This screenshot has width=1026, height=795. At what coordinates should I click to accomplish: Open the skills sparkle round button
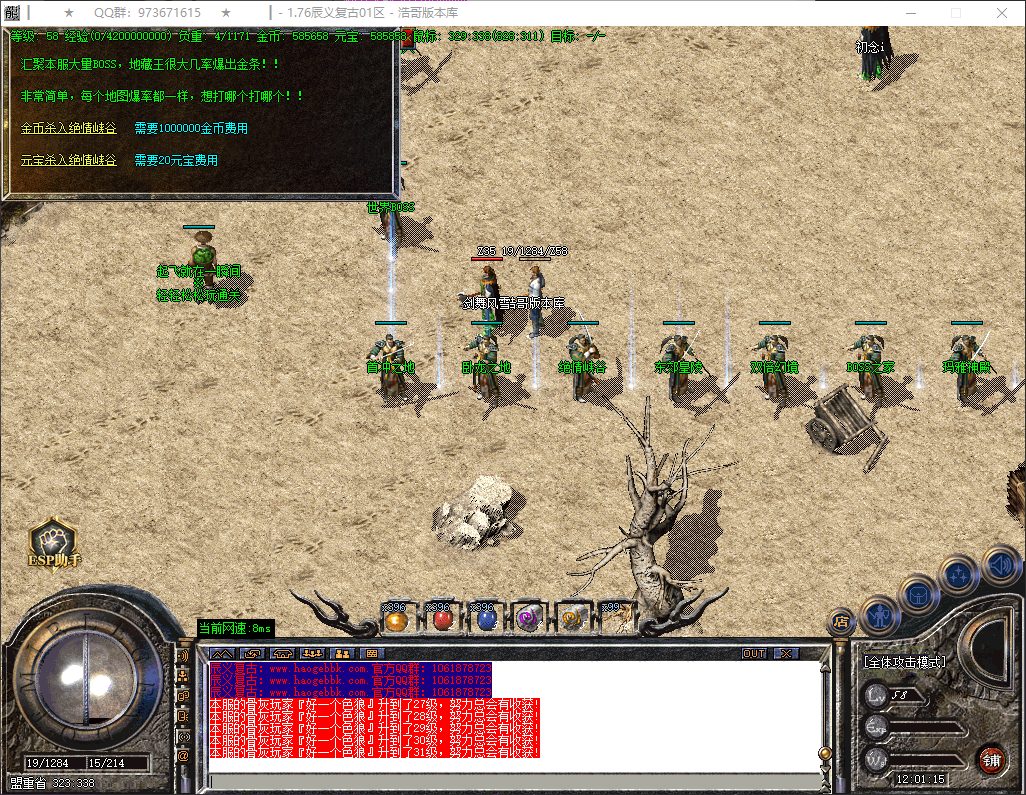coord(959,575)
